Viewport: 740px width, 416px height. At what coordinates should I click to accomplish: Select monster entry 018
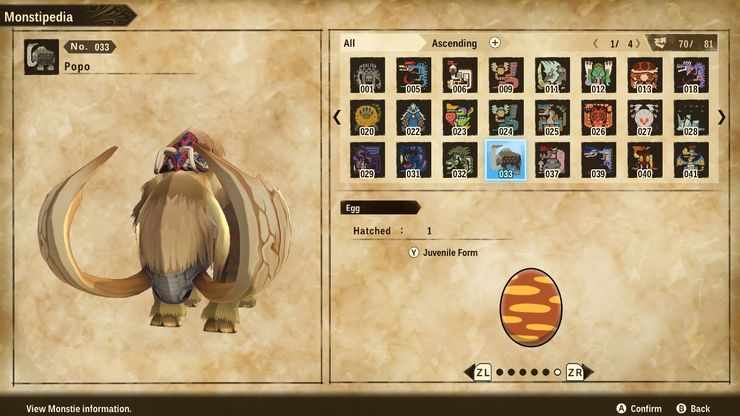click(690, 75)
